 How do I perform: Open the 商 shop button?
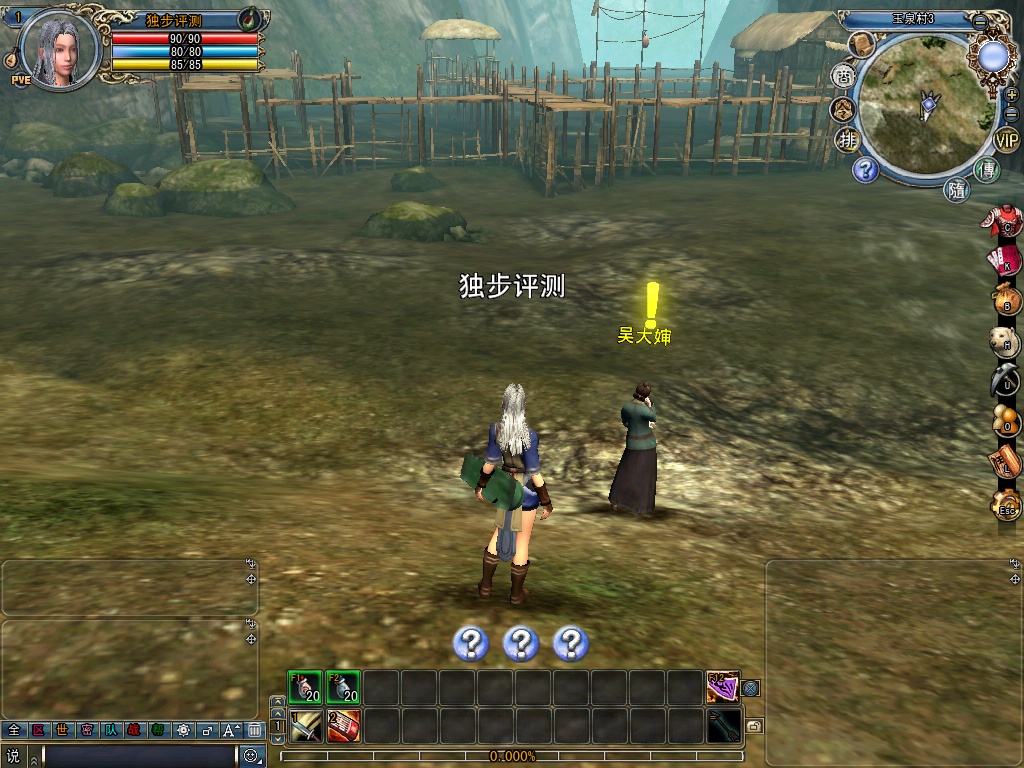844,76
